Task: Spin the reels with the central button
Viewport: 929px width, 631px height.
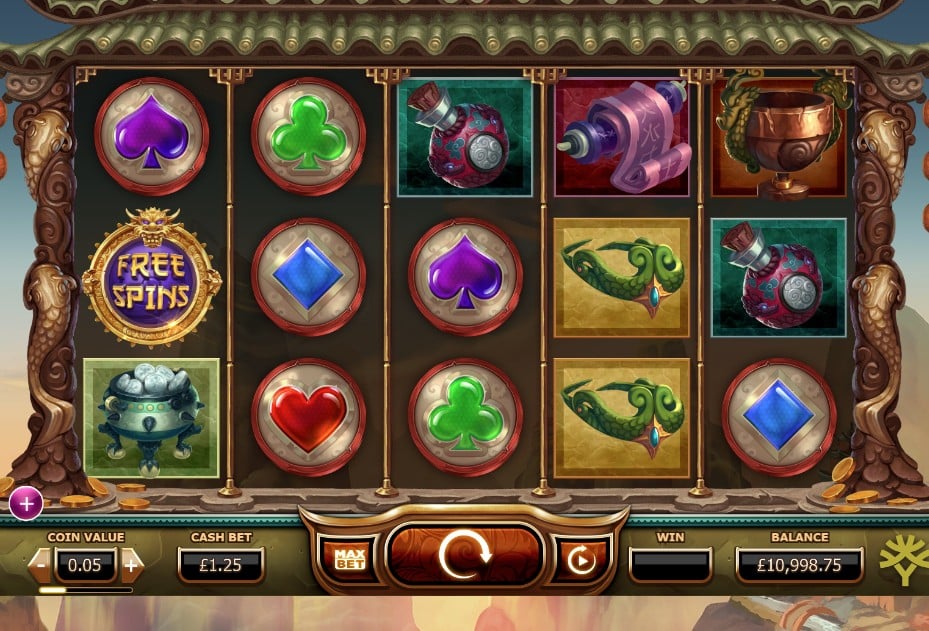Action: coord(463,556)
